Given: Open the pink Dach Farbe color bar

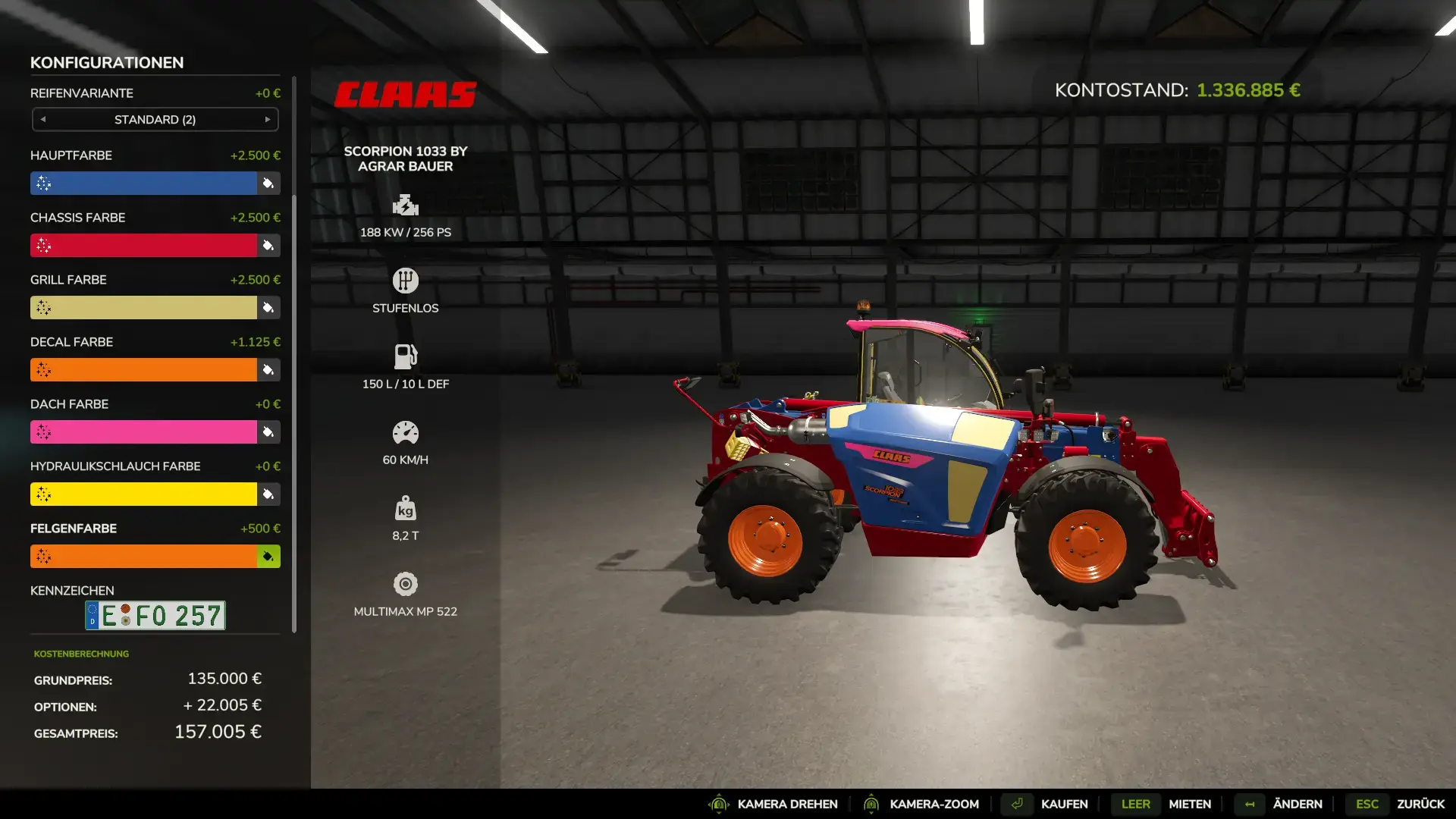Looking at the screenshot, I should 144,432.
